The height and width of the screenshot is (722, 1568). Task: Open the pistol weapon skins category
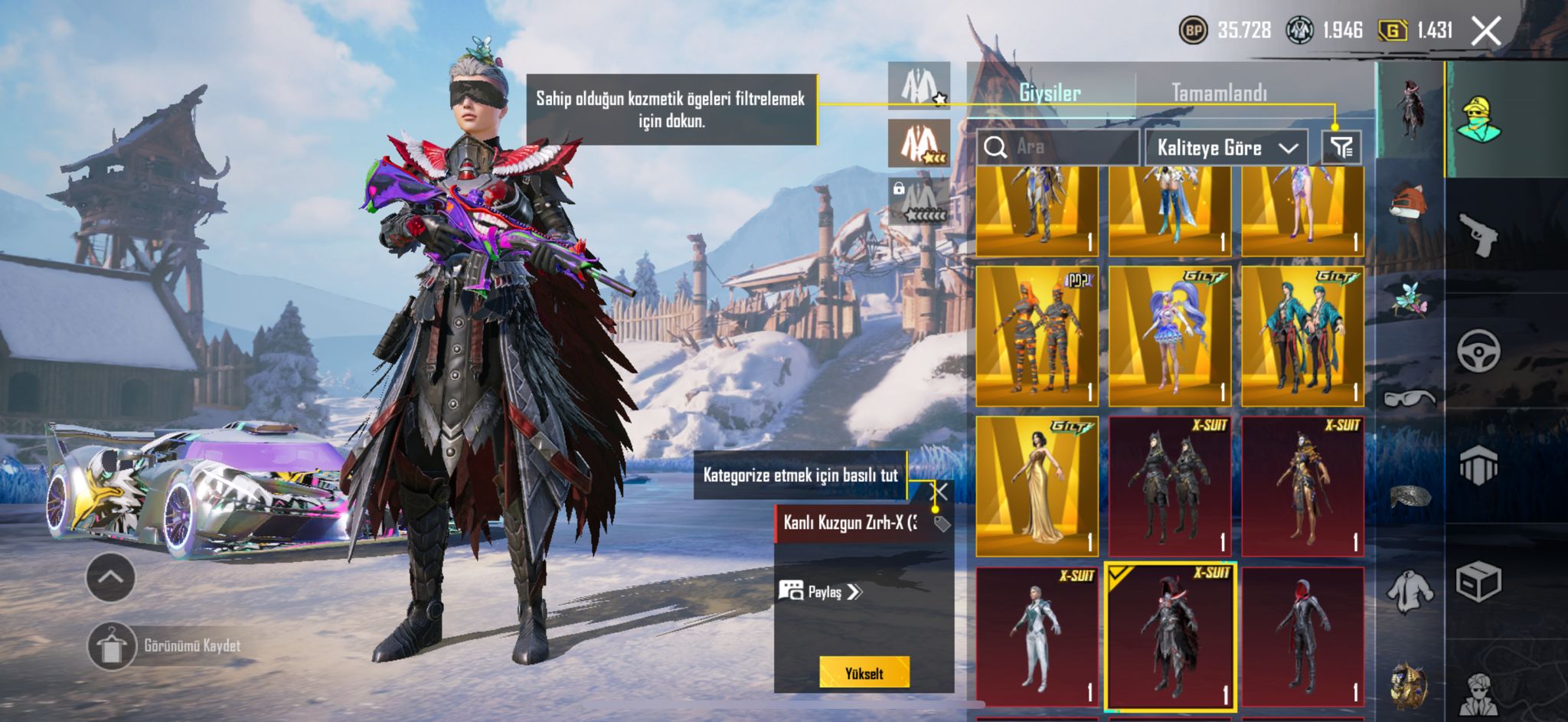[x=1478, y=236]
